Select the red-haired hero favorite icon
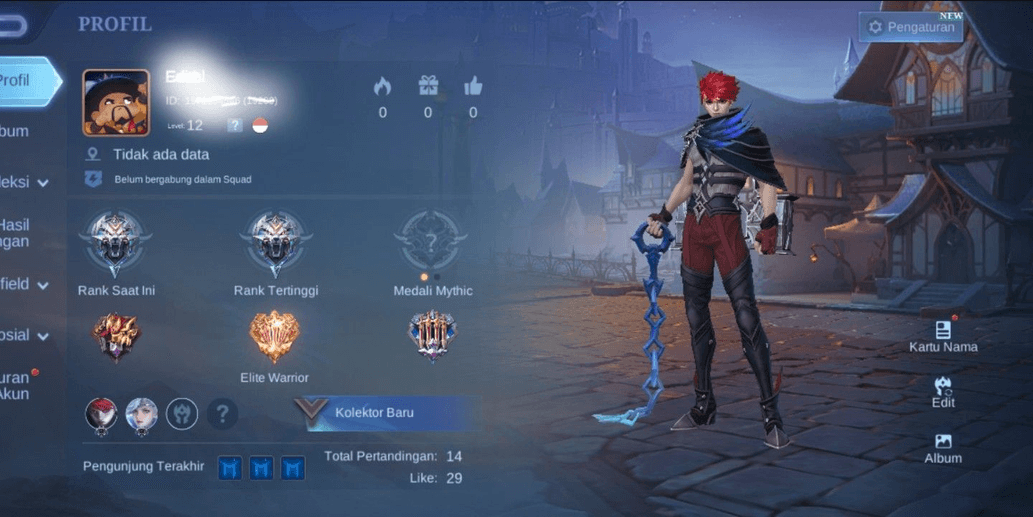The height and width of the screenshot is (517, 1033). (x=101, y=414)
